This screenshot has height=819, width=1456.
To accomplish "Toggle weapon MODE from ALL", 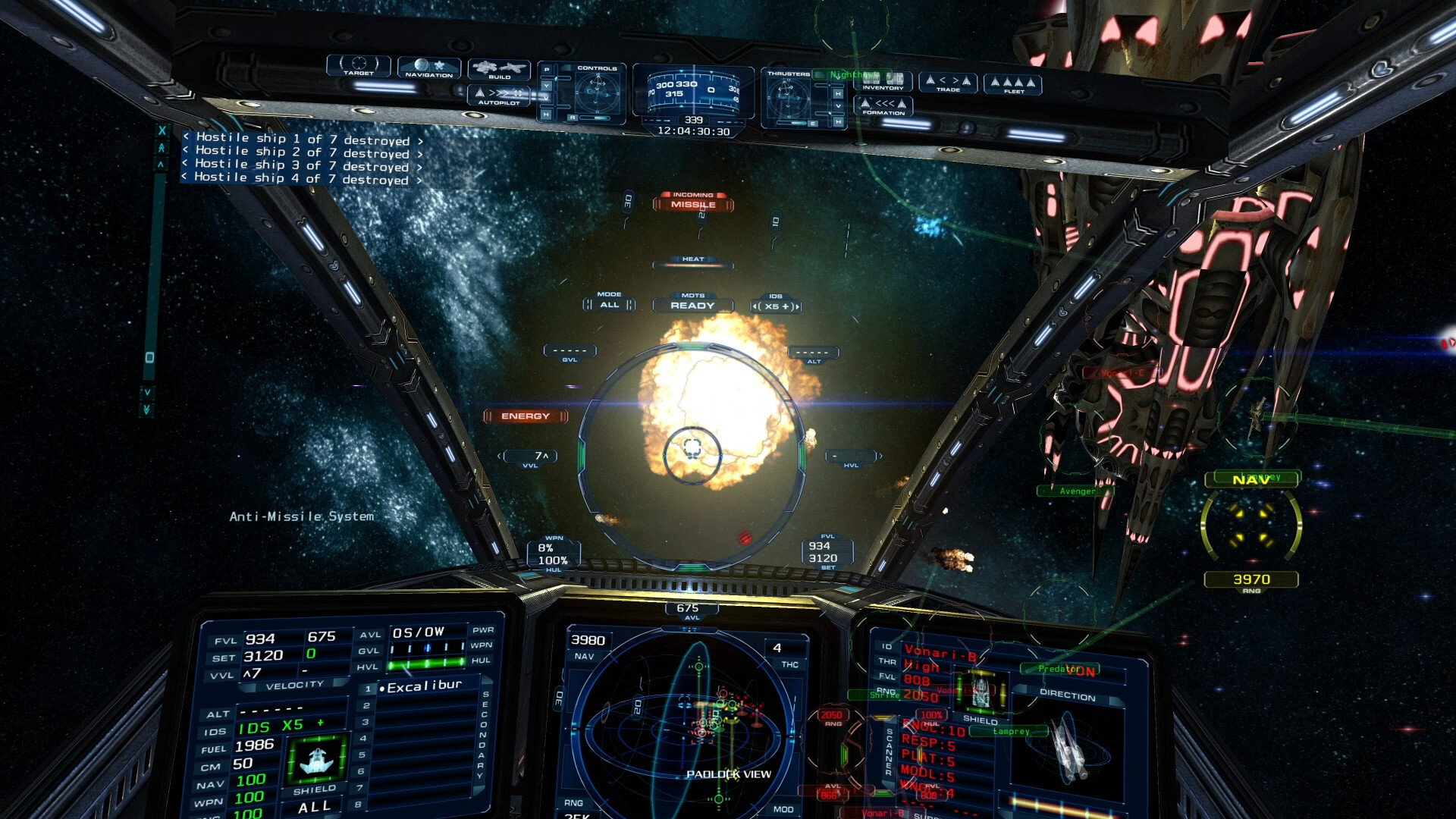I will point(609,304).
